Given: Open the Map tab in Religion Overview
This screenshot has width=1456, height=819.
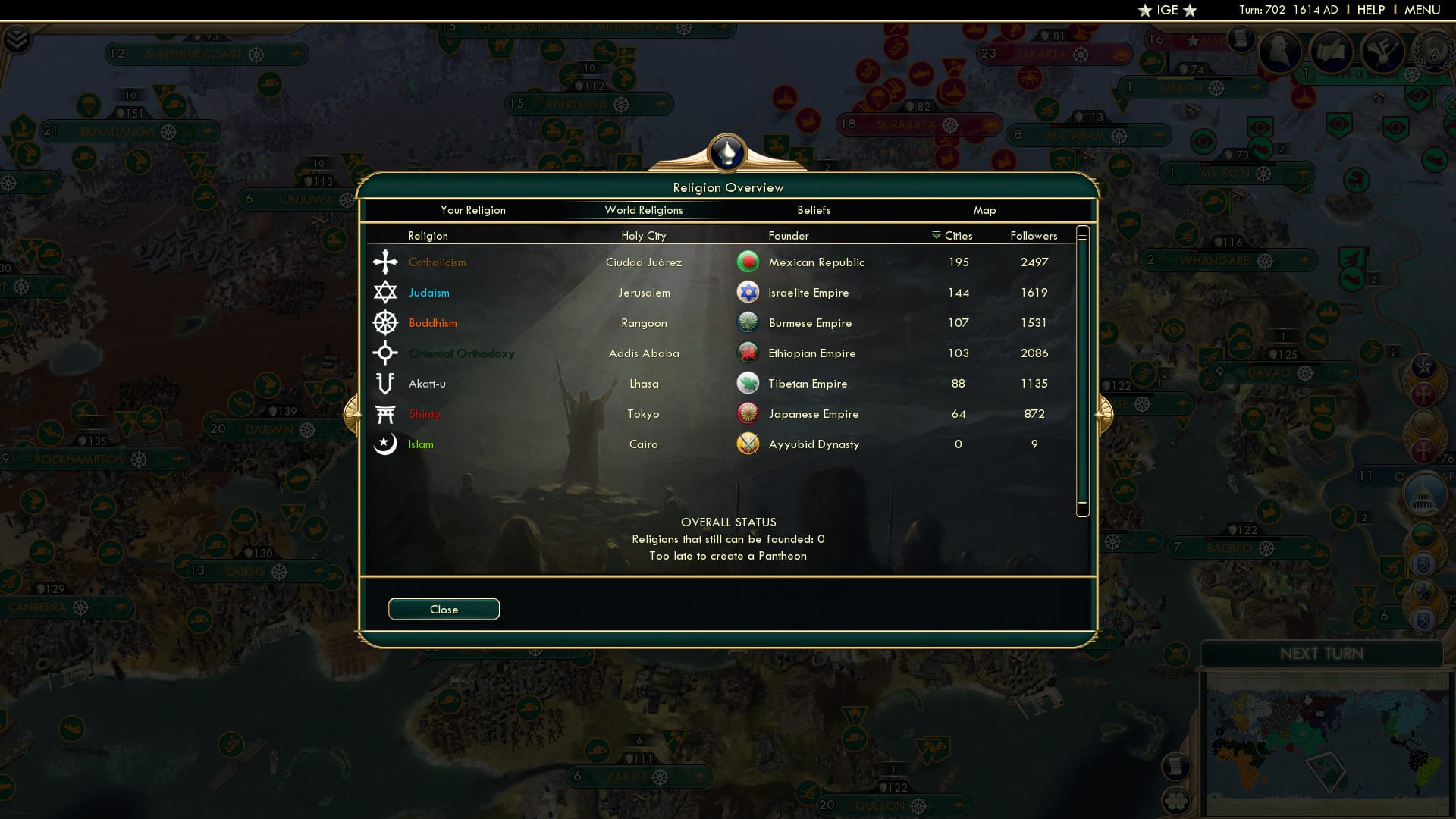Looking at the screenshot, I should 984,210.
